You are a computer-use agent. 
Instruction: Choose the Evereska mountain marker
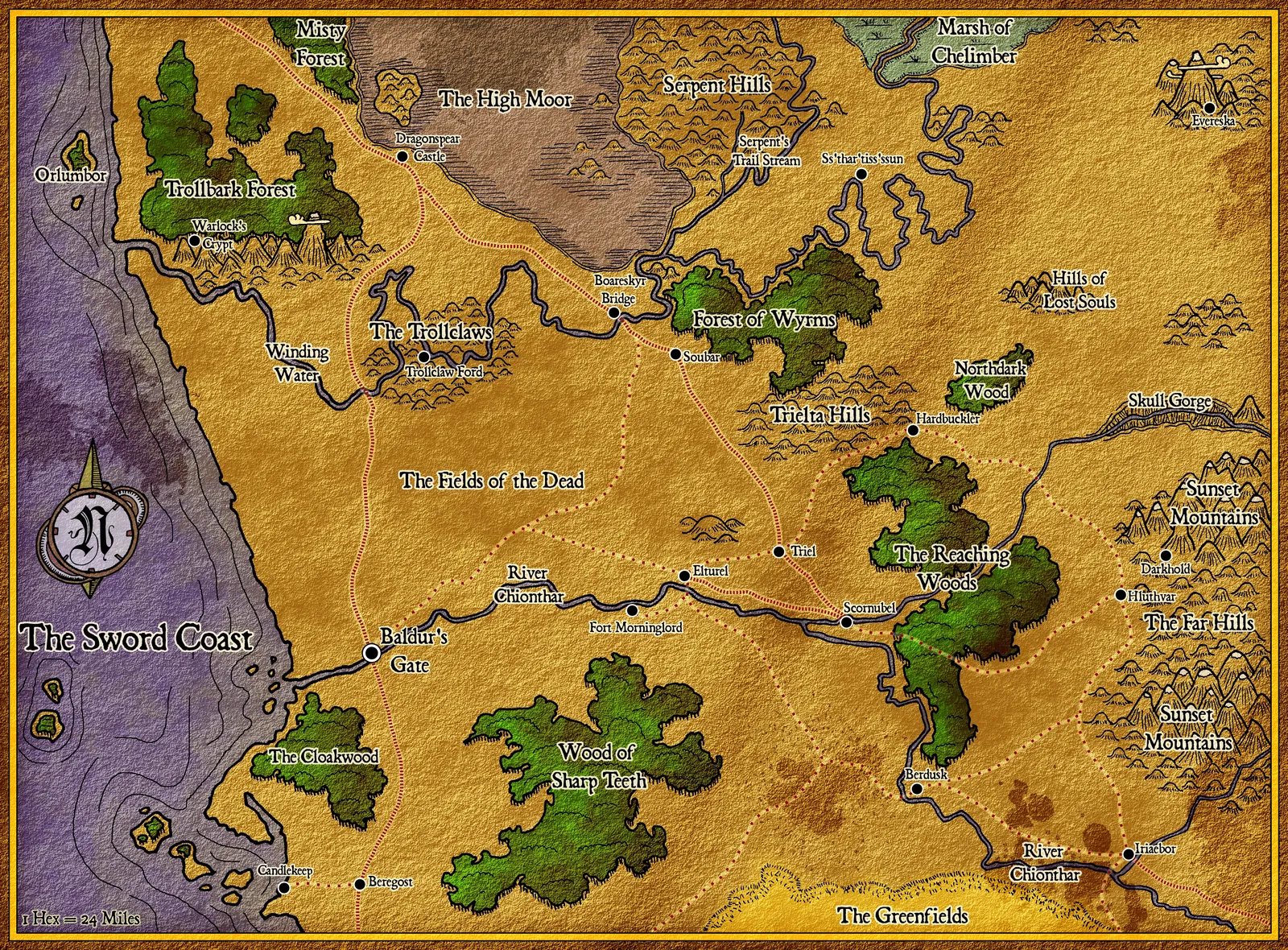(x=1208, y=108)
